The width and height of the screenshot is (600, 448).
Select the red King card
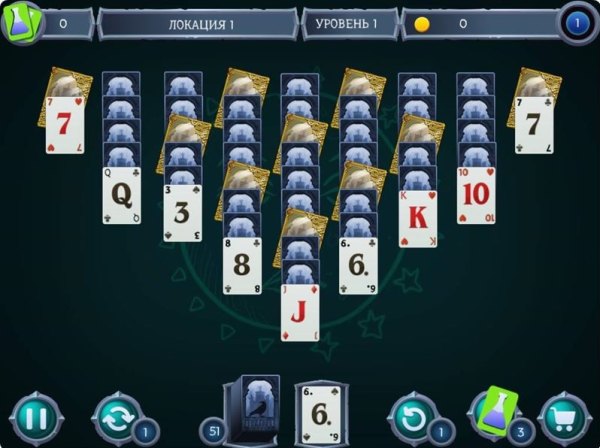coord(418,218)
